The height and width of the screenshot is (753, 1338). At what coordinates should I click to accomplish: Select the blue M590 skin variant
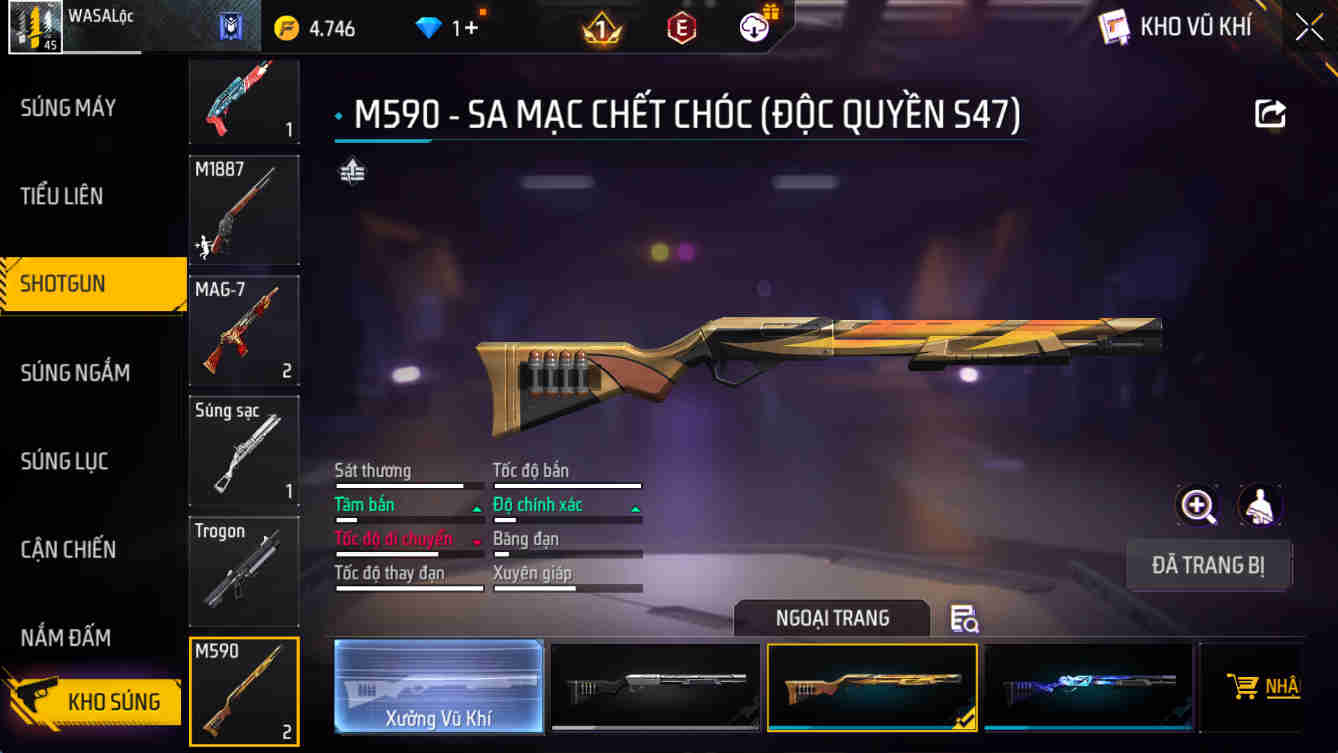click(1087, 687)
